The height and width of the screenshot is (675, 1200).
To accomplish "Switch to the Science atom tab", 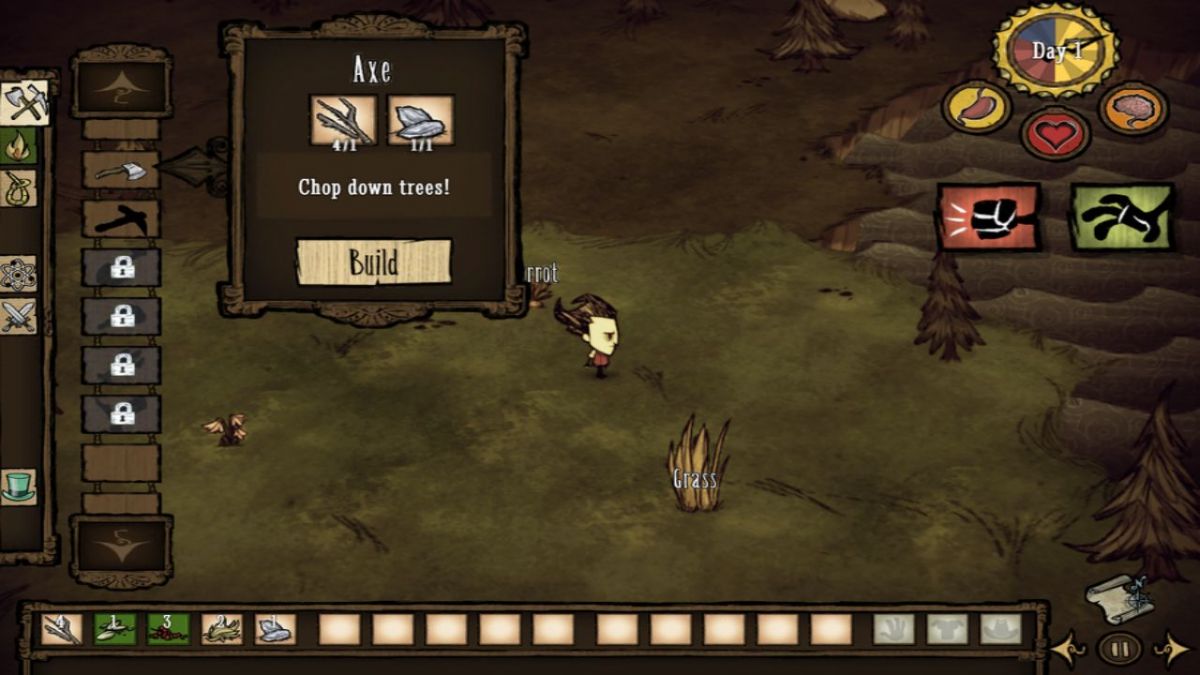I will click(x=19, y=273).
